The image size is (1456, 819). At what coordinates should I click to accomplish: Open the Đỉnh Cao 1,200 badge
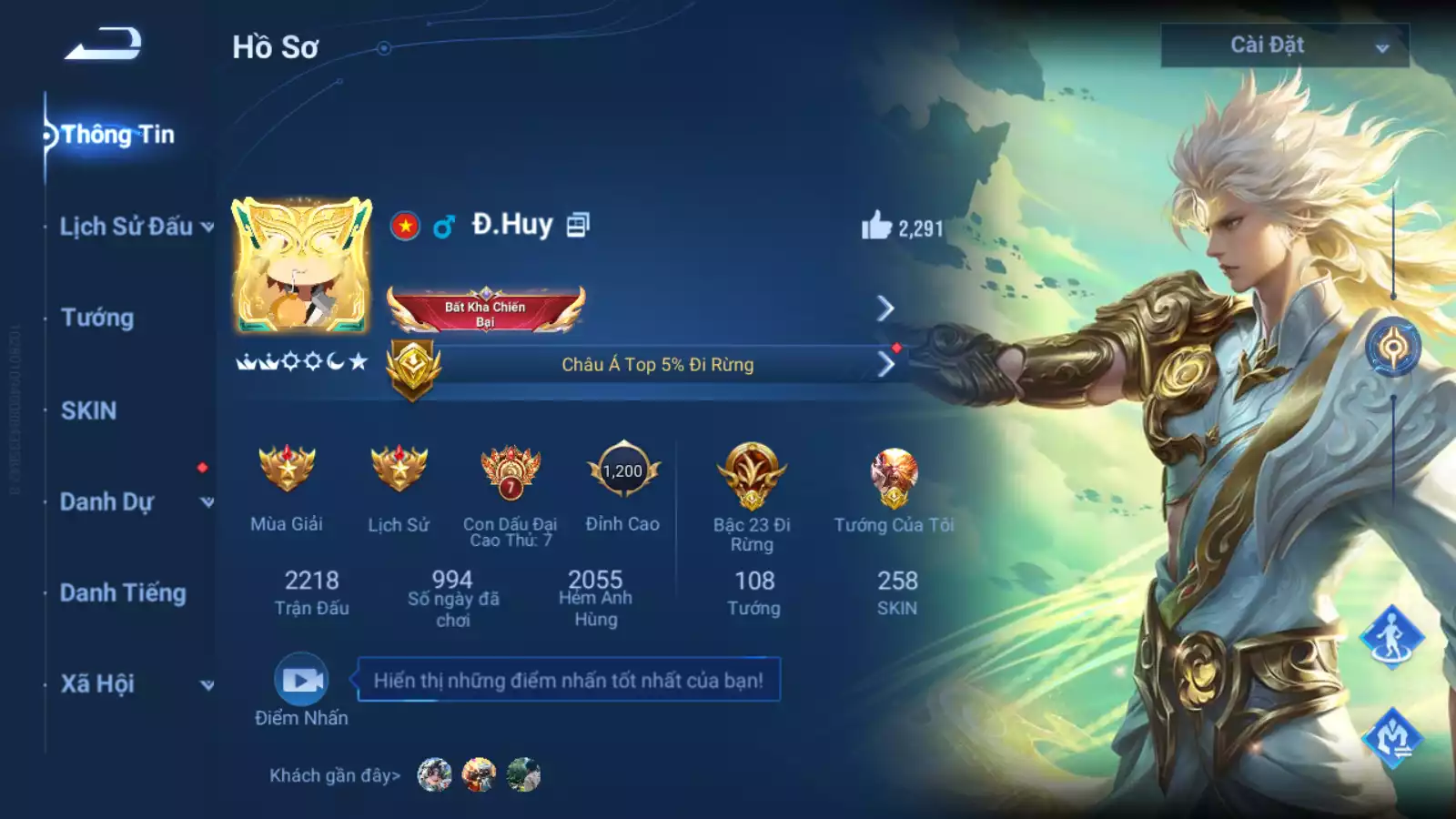(622, 470)
